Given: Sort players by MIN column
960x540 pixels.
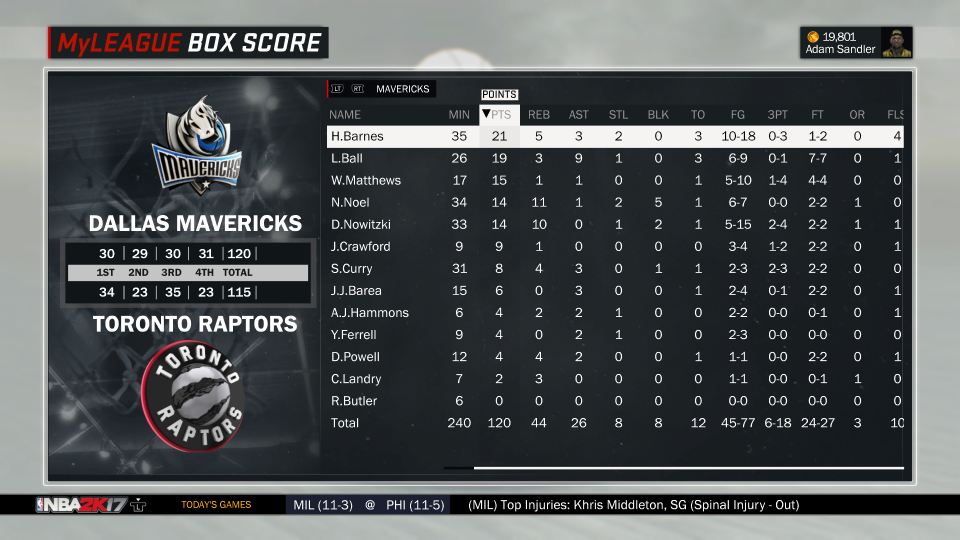Looking at the screenshot, I should click(459, 114).
